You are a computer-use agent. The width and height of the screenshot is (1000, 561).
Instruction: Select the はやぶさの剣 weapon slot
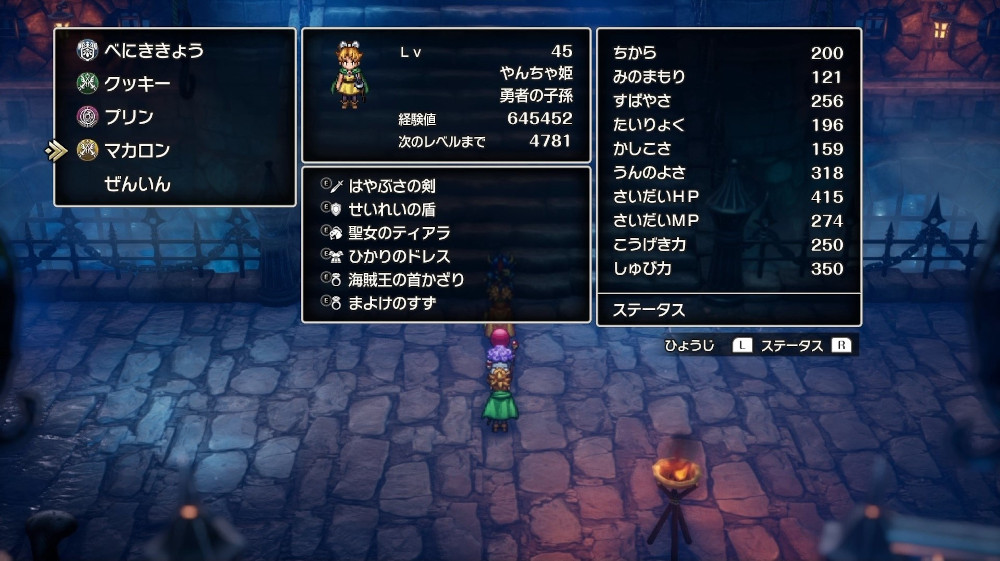(x=391, y=186)
